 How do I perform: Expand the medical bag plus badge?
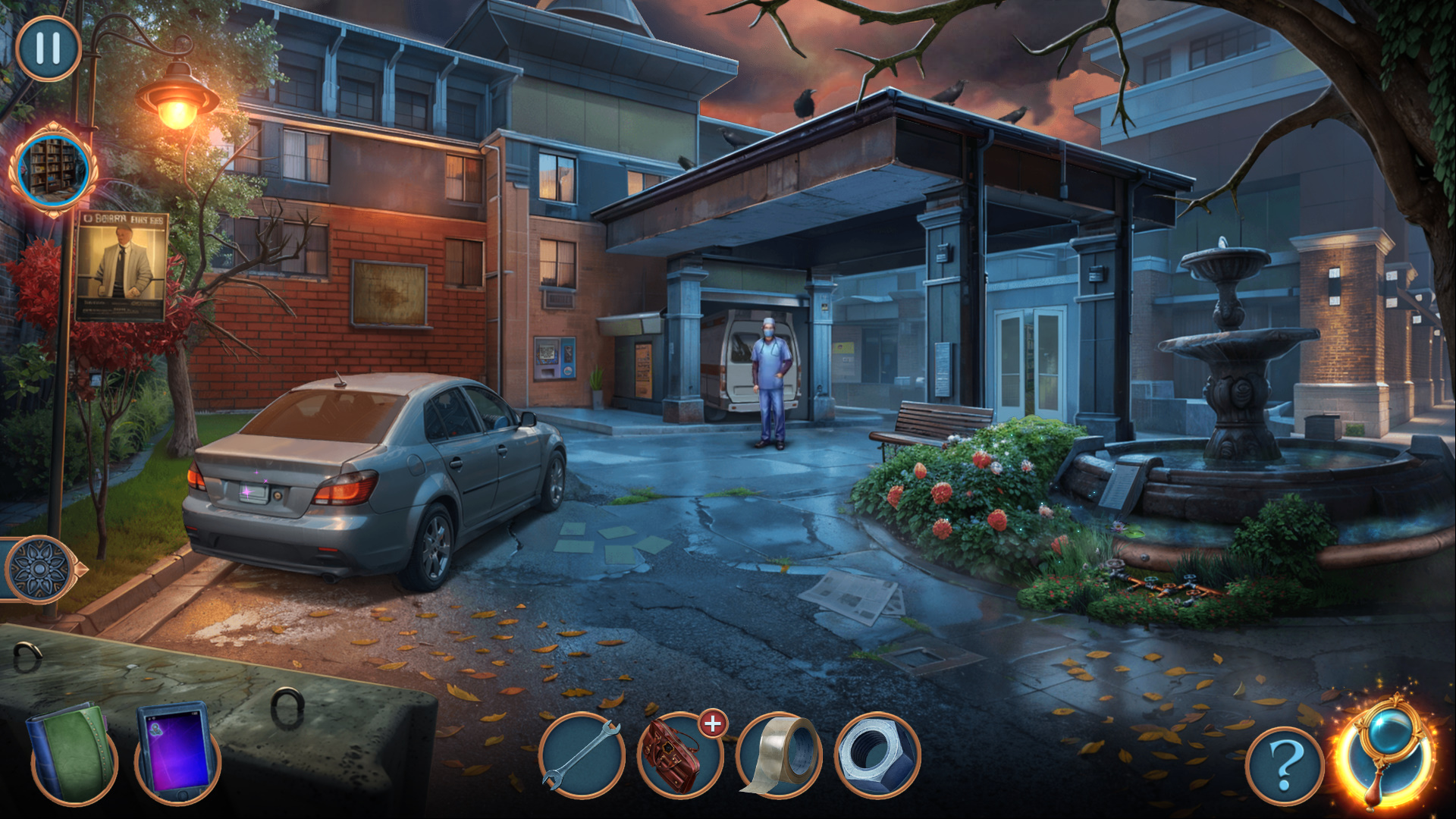tap(713, 724)
